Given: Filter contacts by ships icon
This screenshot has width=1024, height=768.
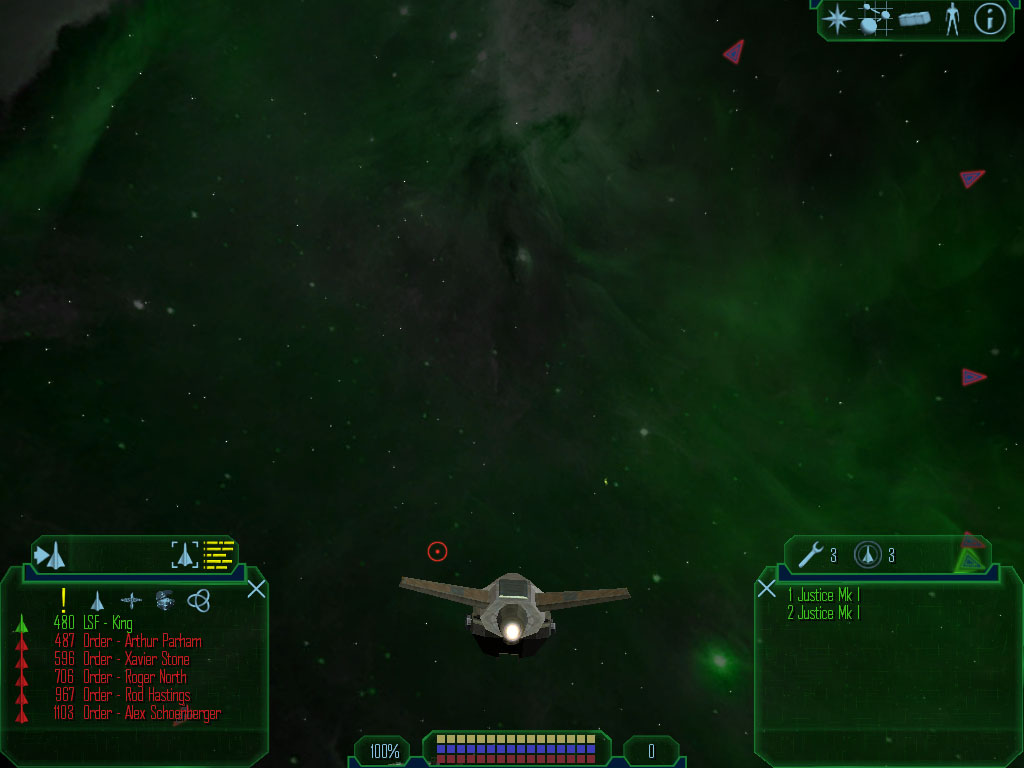Looking at the screenshot, I should coord(97,600).
